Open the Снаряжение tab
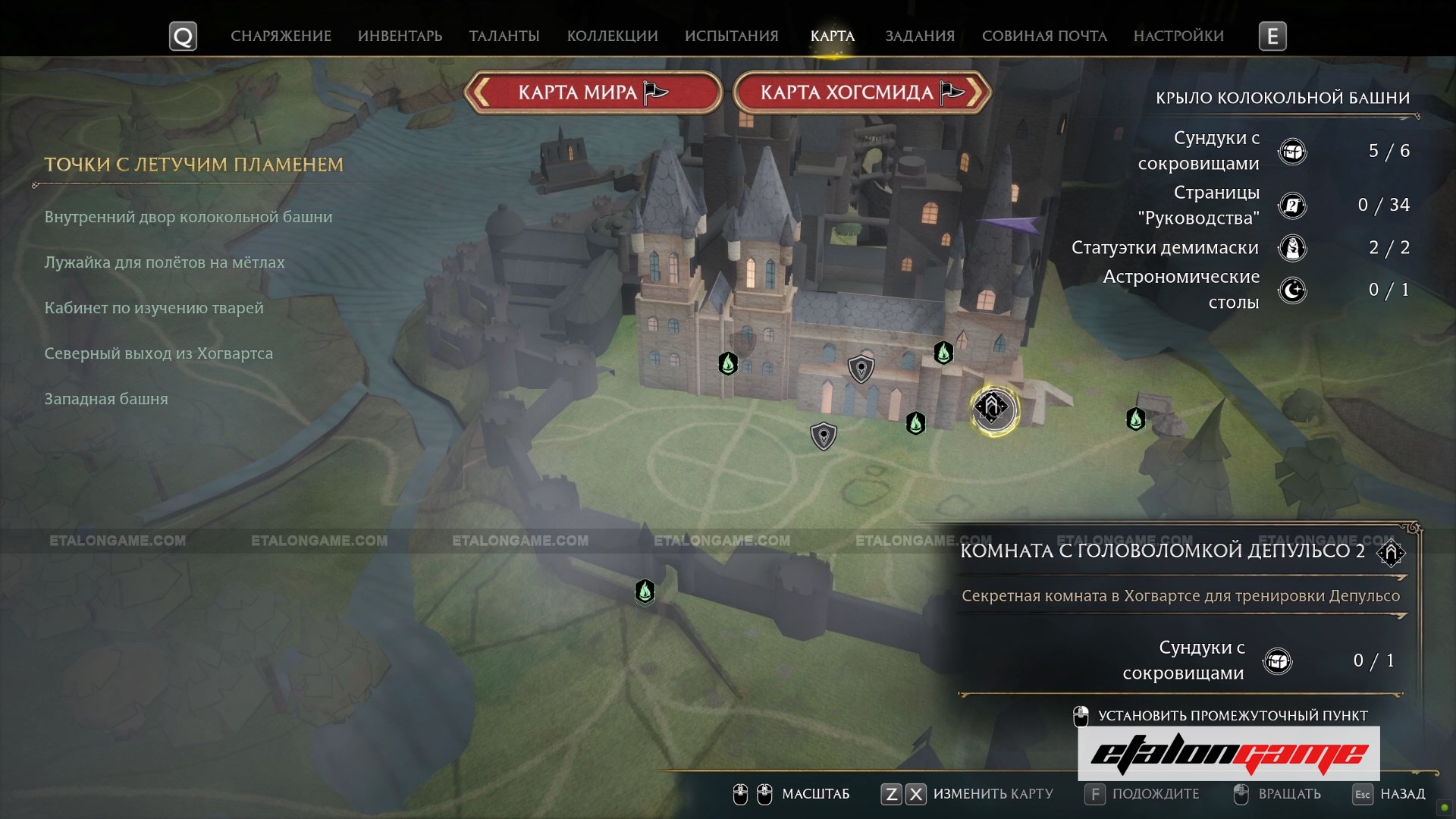1456x819 pixels. [x=281, y=36]
